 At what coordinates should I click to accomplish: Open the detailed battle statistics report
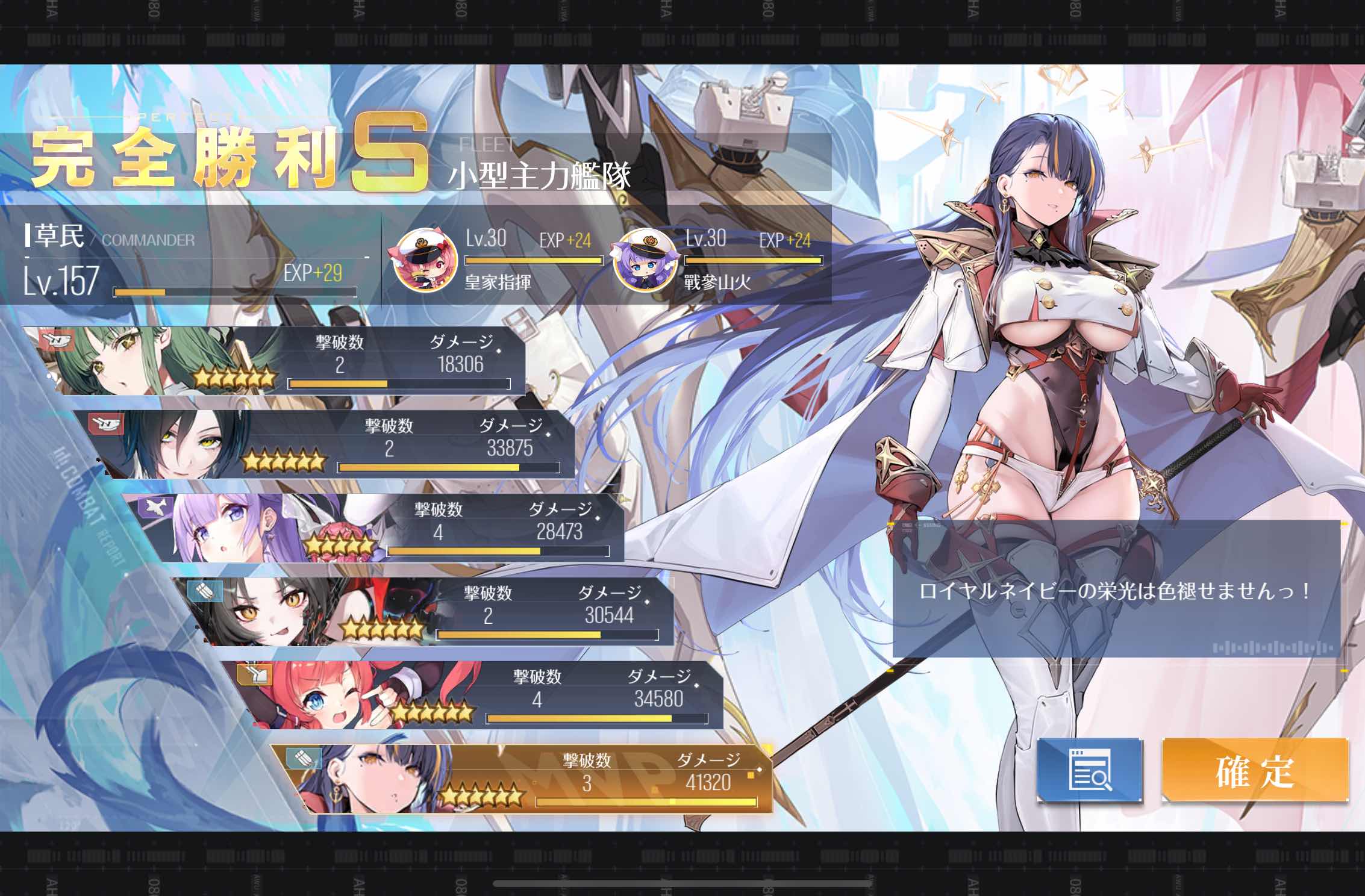(x=1089, y=771)
